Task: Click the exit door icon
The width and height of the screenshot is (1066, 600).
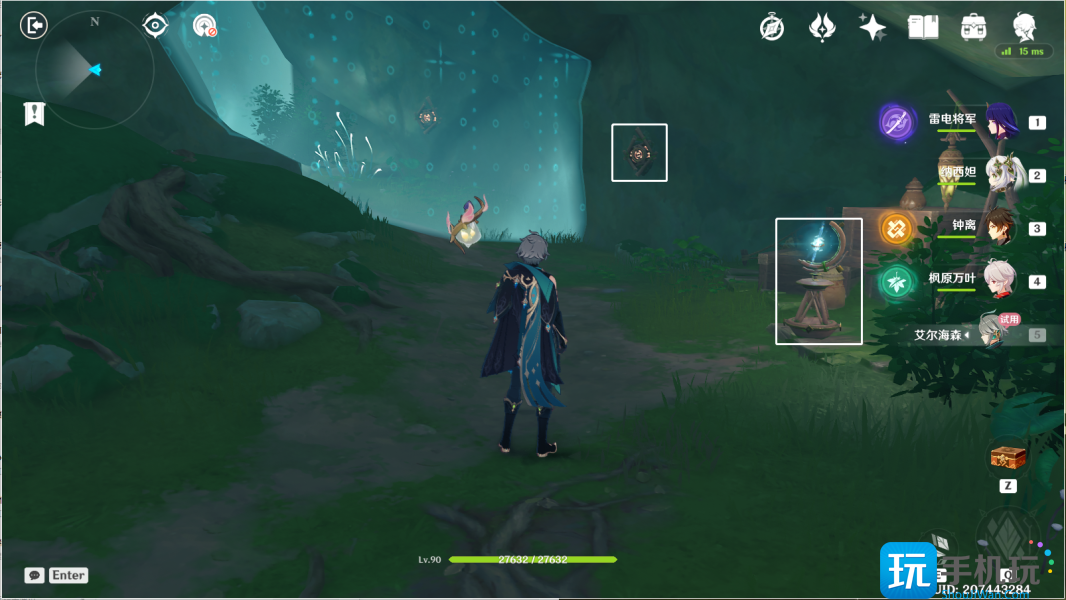Action: click(x=34, y=25)
